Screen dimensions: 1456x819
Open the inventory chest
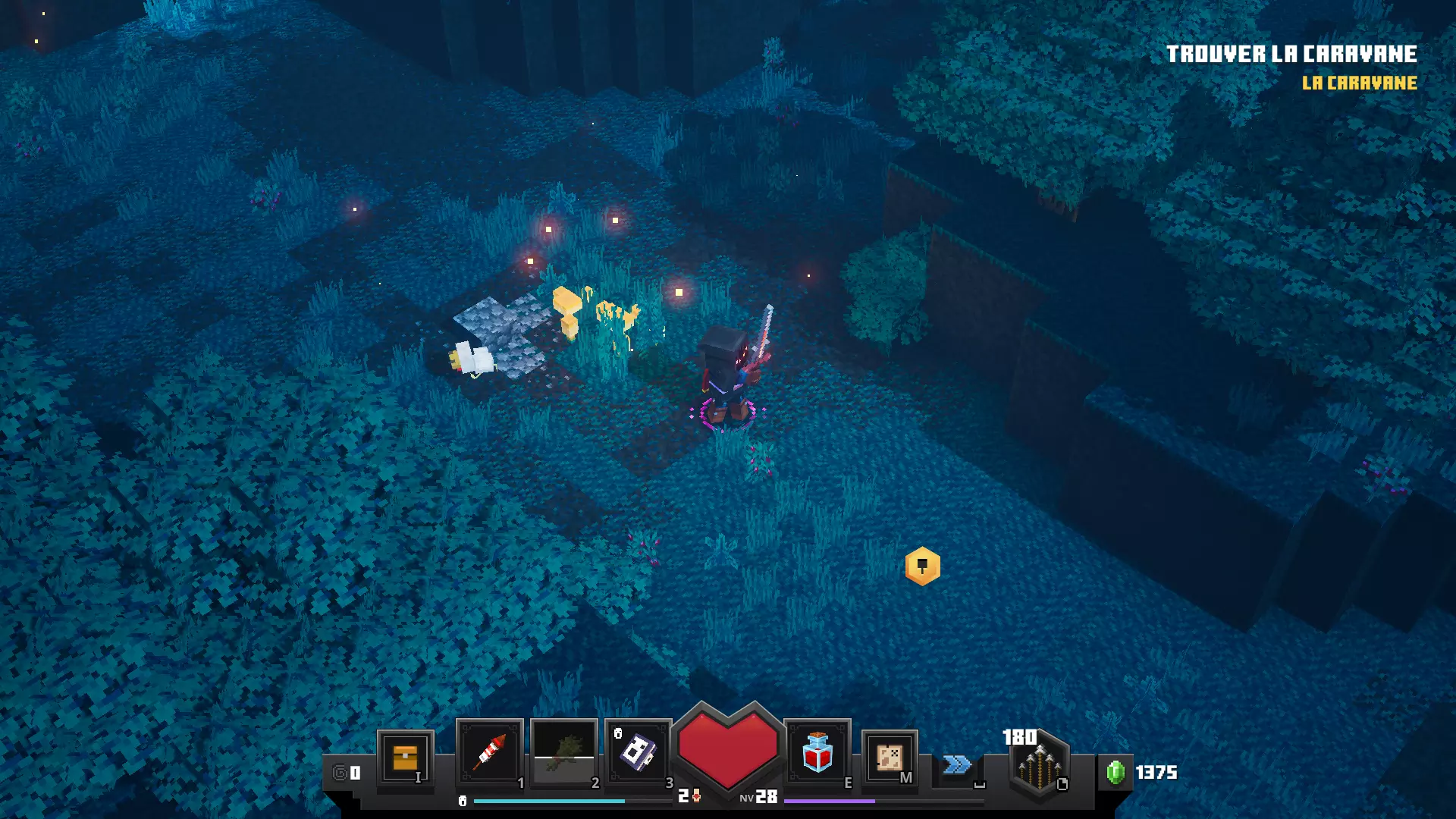405,757
